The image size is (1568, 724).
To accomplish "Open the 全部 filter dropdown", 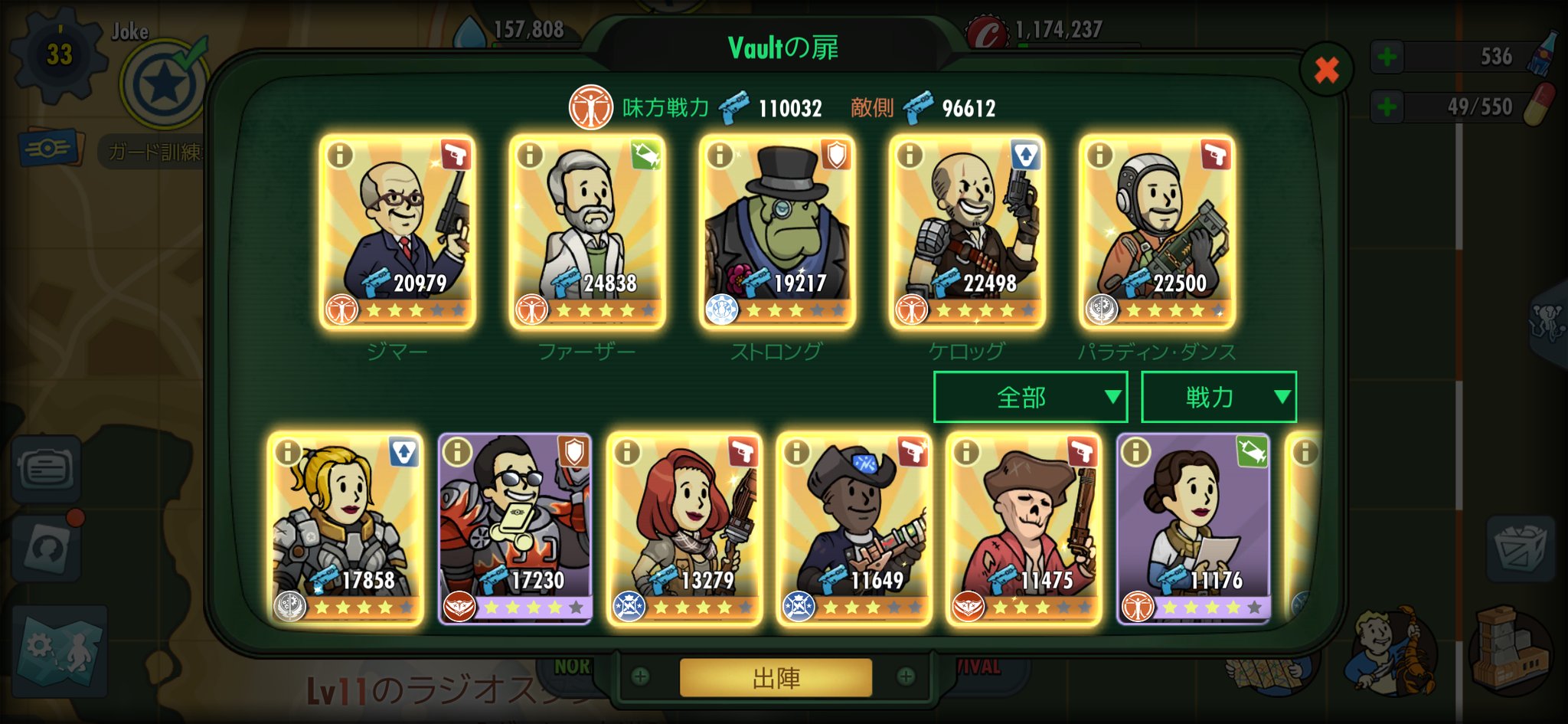I will coord(1030,397).
